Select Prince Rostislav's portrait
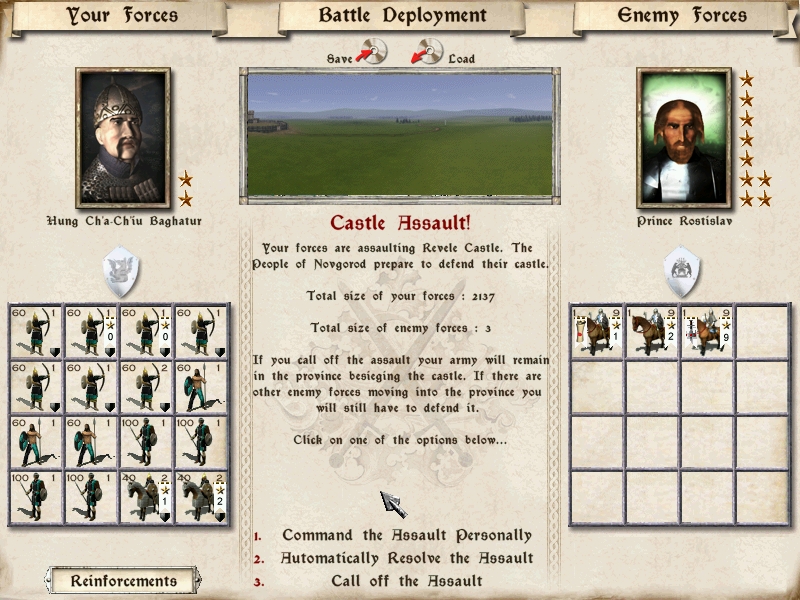 pyautogui.click(x=684, y=138)
